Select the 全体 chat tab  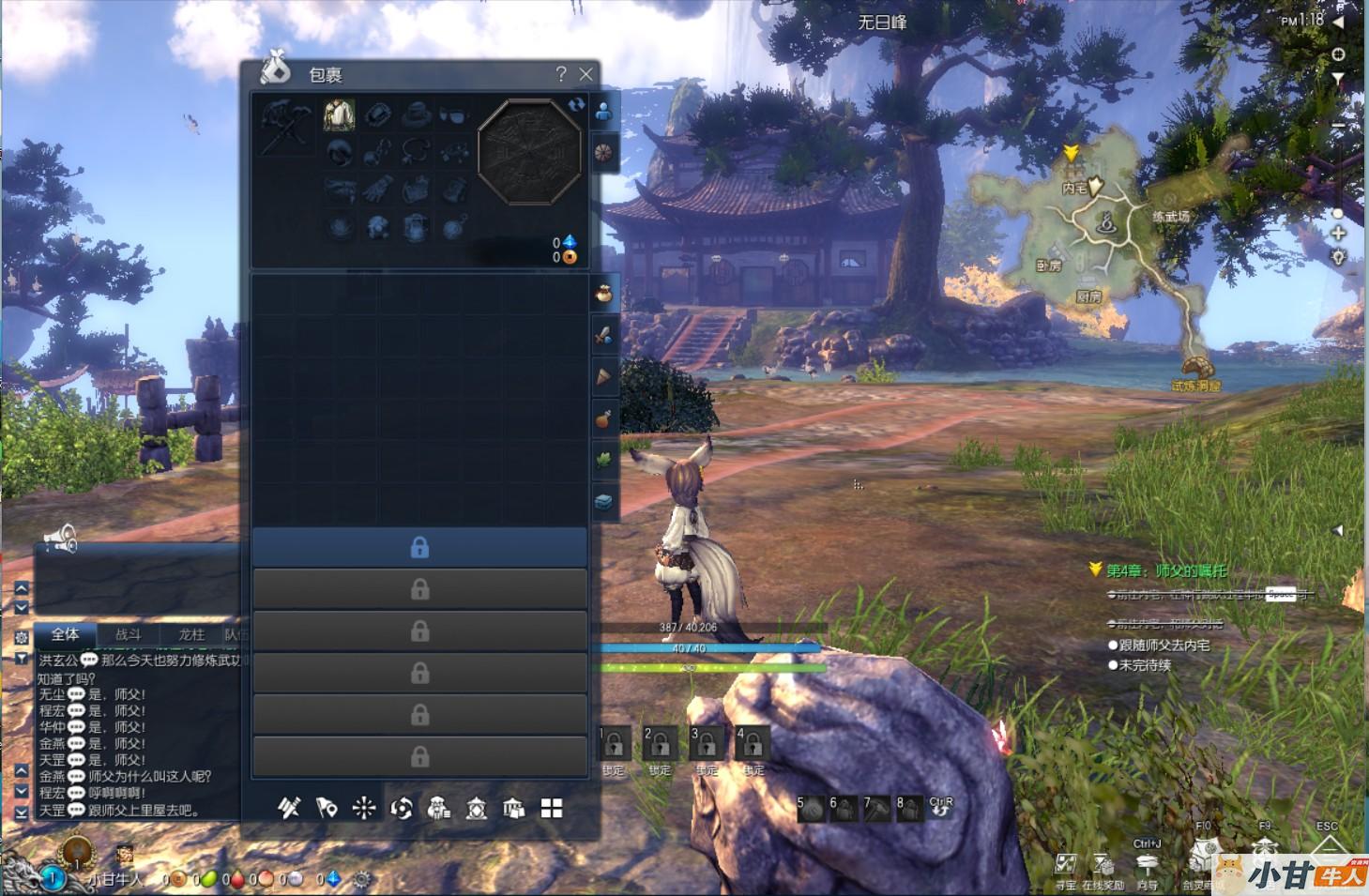coord(65,634)
